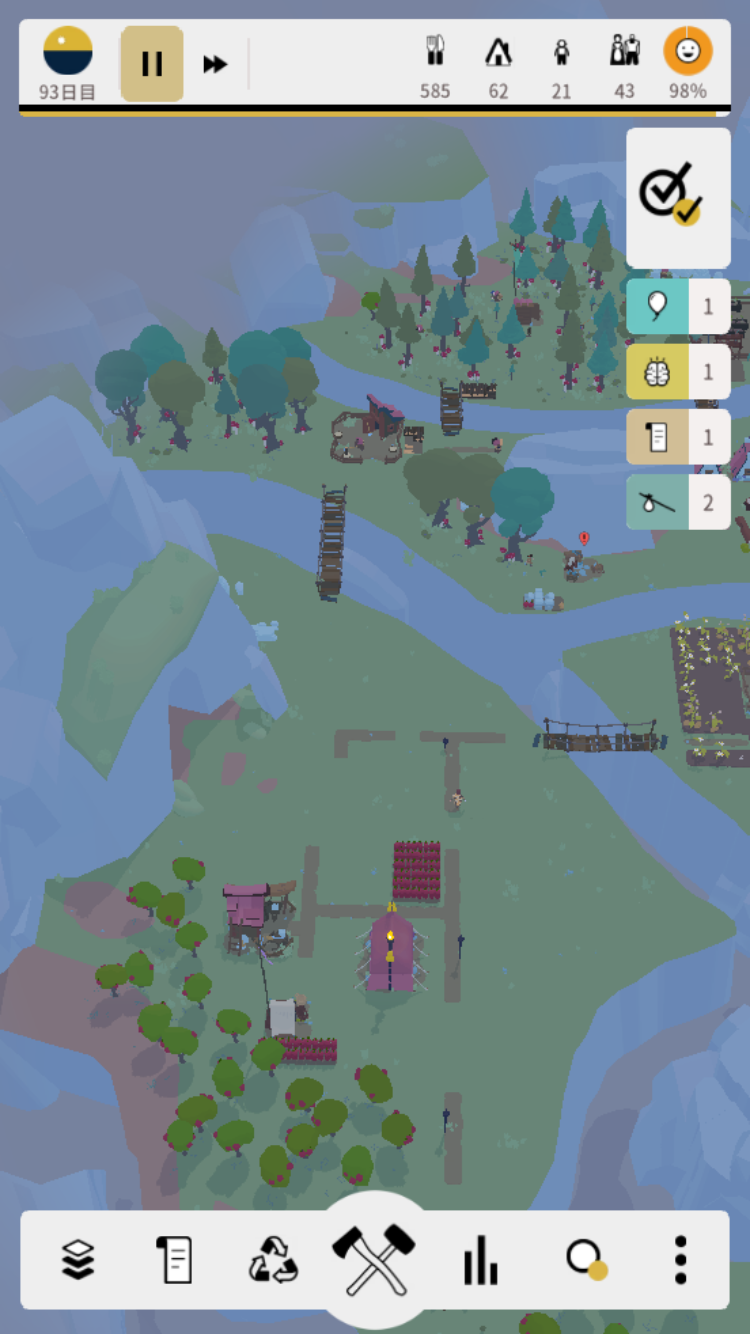
Task: Pause the game with the pause button
Action: click(x=152, y=64)
